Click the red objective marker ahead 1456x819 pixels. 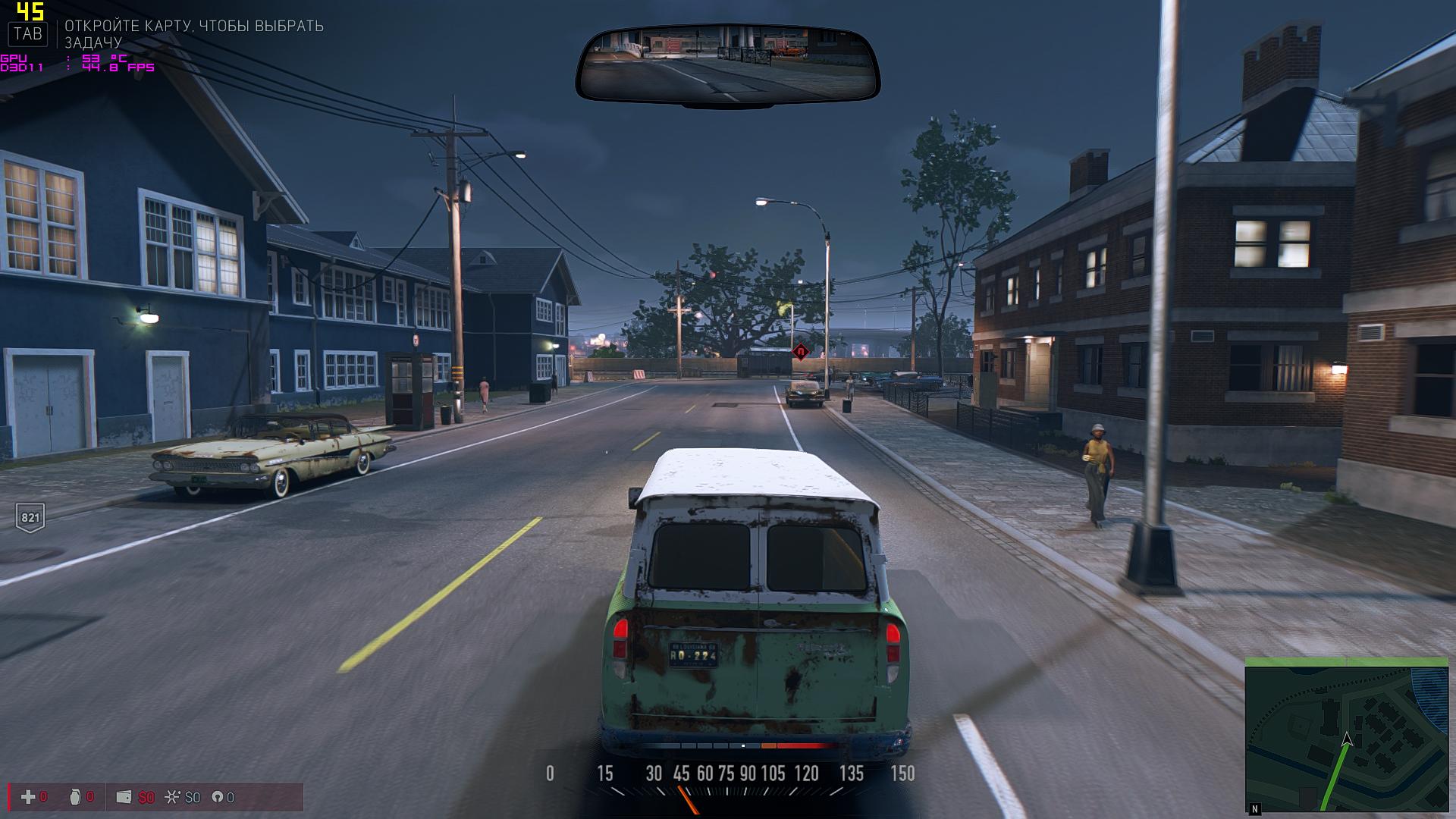[x=800, y=352]
